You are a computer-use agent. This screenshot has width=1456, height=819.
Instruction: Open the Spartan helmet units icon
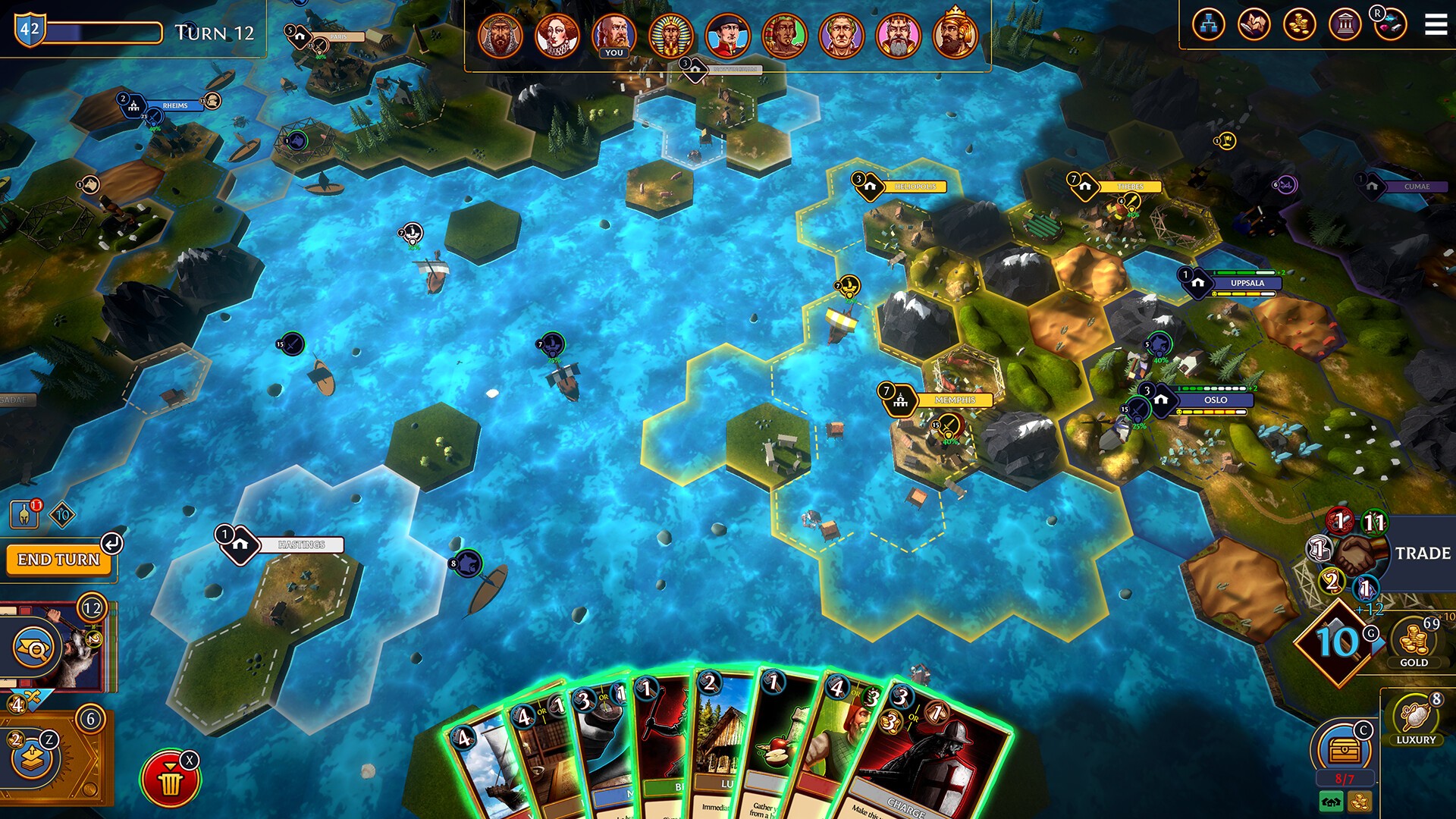[x=24, y=514]
